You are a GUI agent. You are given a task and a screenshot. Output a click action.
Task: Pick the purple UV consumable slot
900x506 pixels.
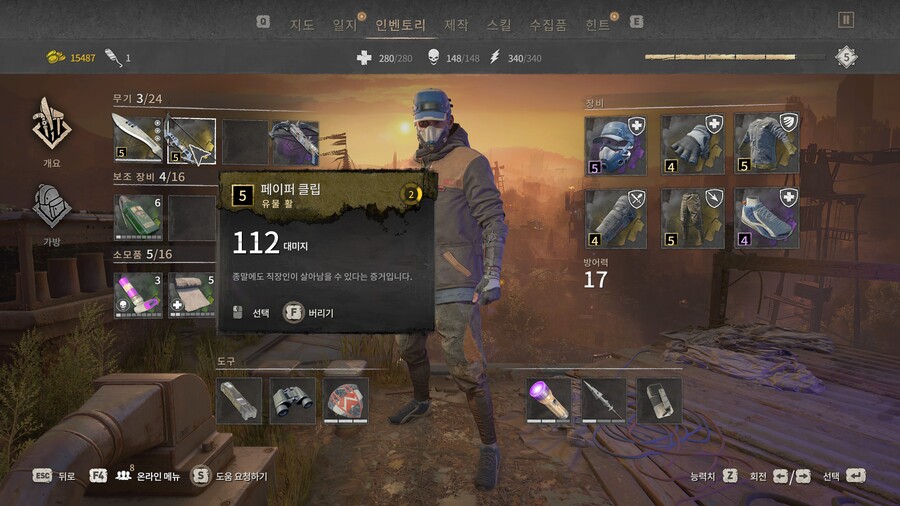pyautogui.click(x=137, y=295)
